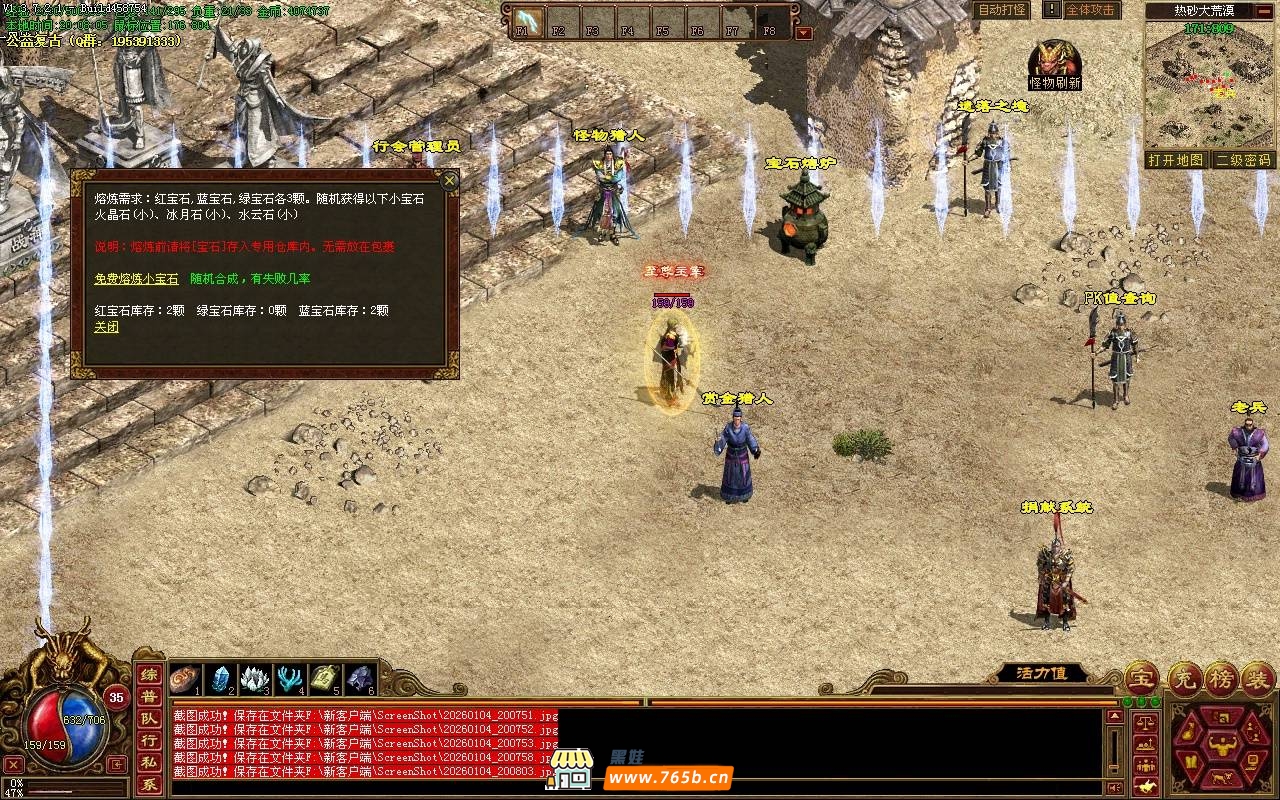The width and height of the screenshot is (1280, 800).
Task: Activate the F1 lightning skill slot
Action: (x=523, y=21)
